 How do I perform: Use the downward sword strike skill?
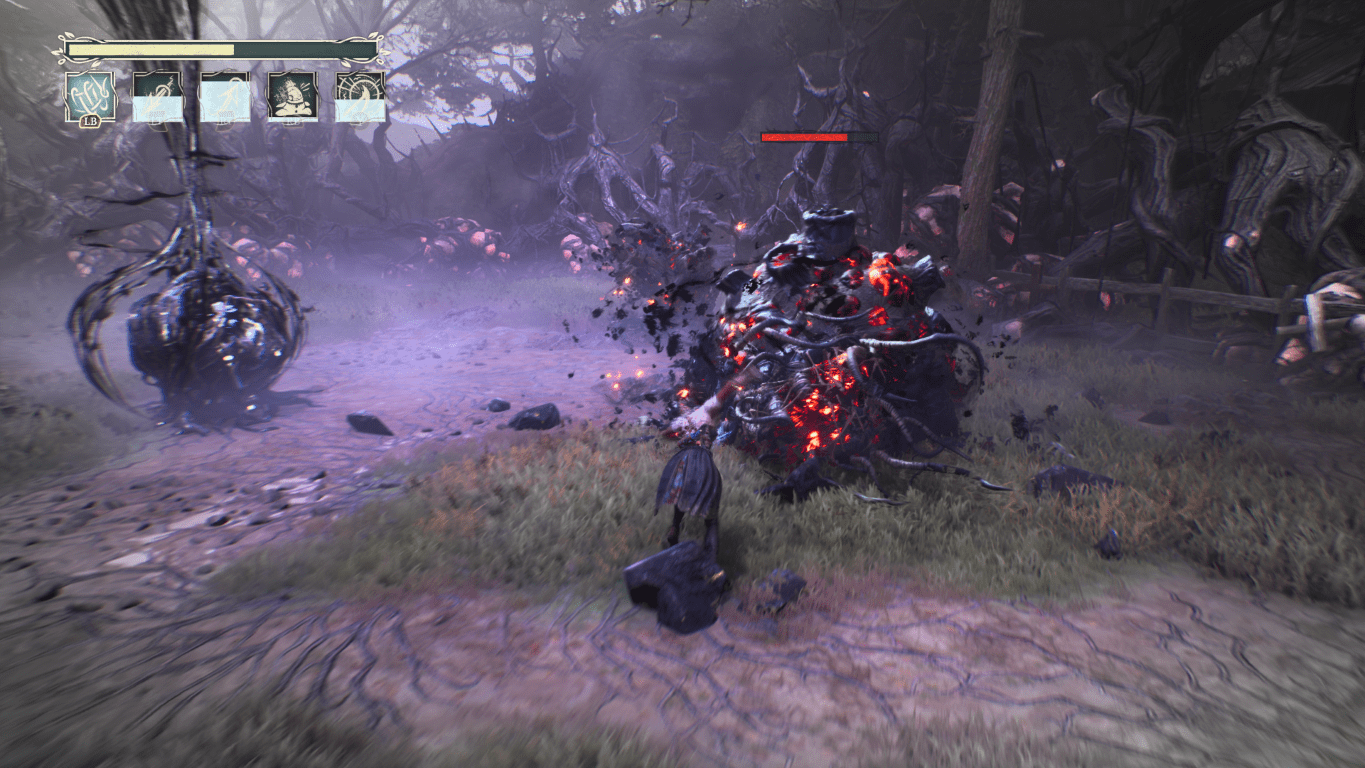(158, 97)
